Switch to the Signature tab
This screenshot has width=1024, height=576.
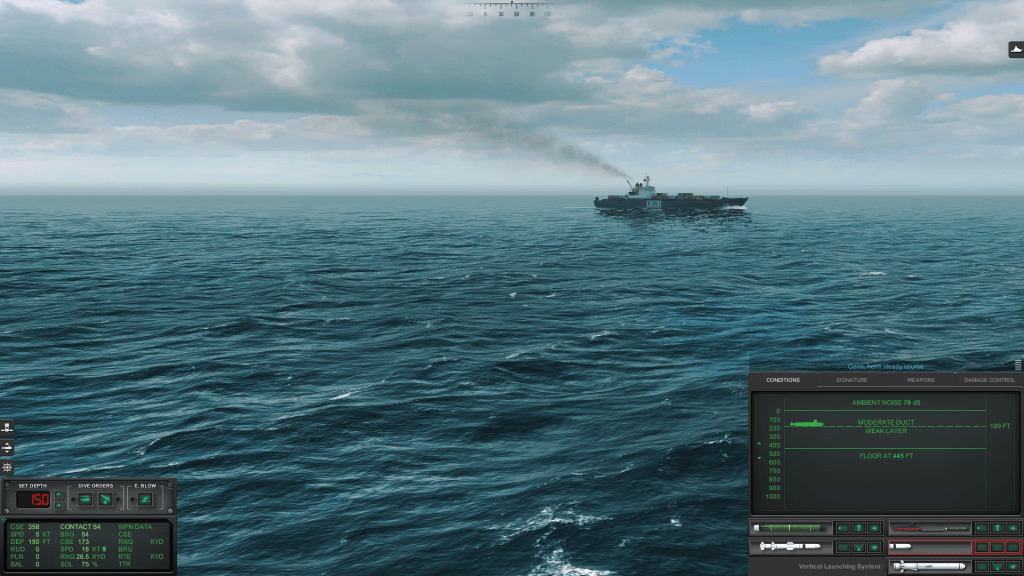[851, 380]
